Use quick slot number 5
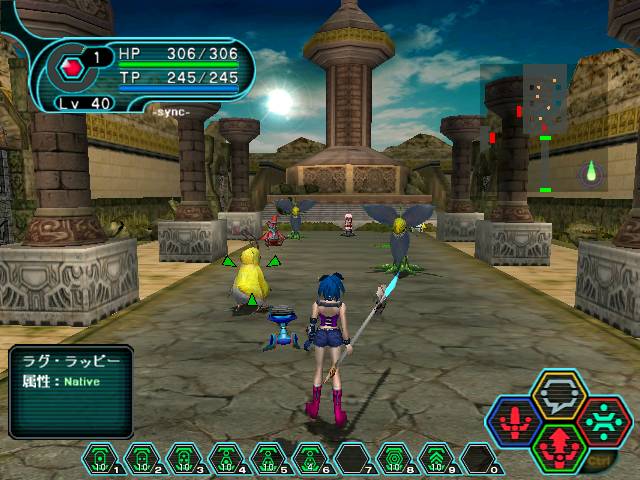 click(268, 458)
